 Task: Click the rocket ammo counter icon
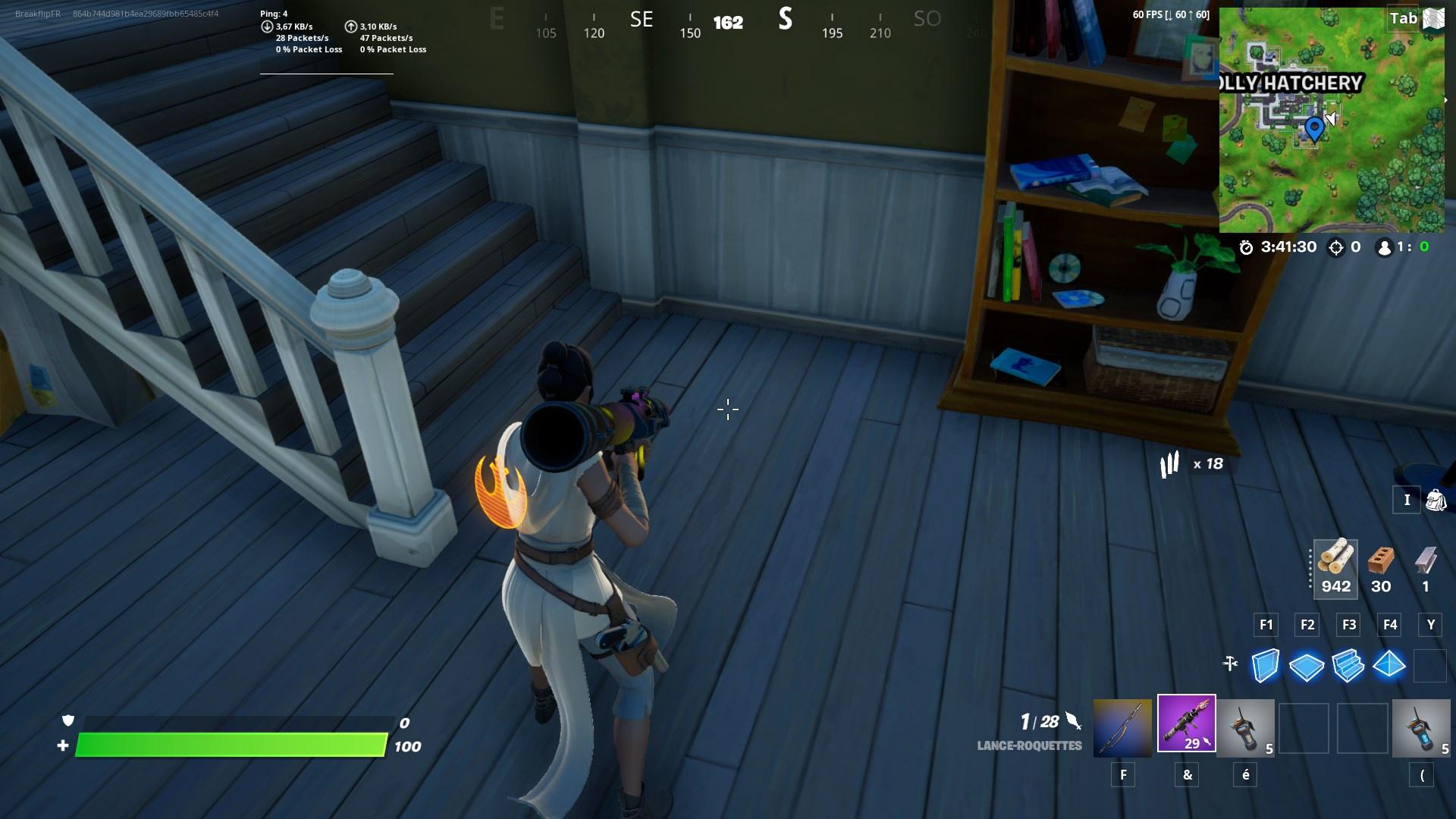pos(1171,463)
